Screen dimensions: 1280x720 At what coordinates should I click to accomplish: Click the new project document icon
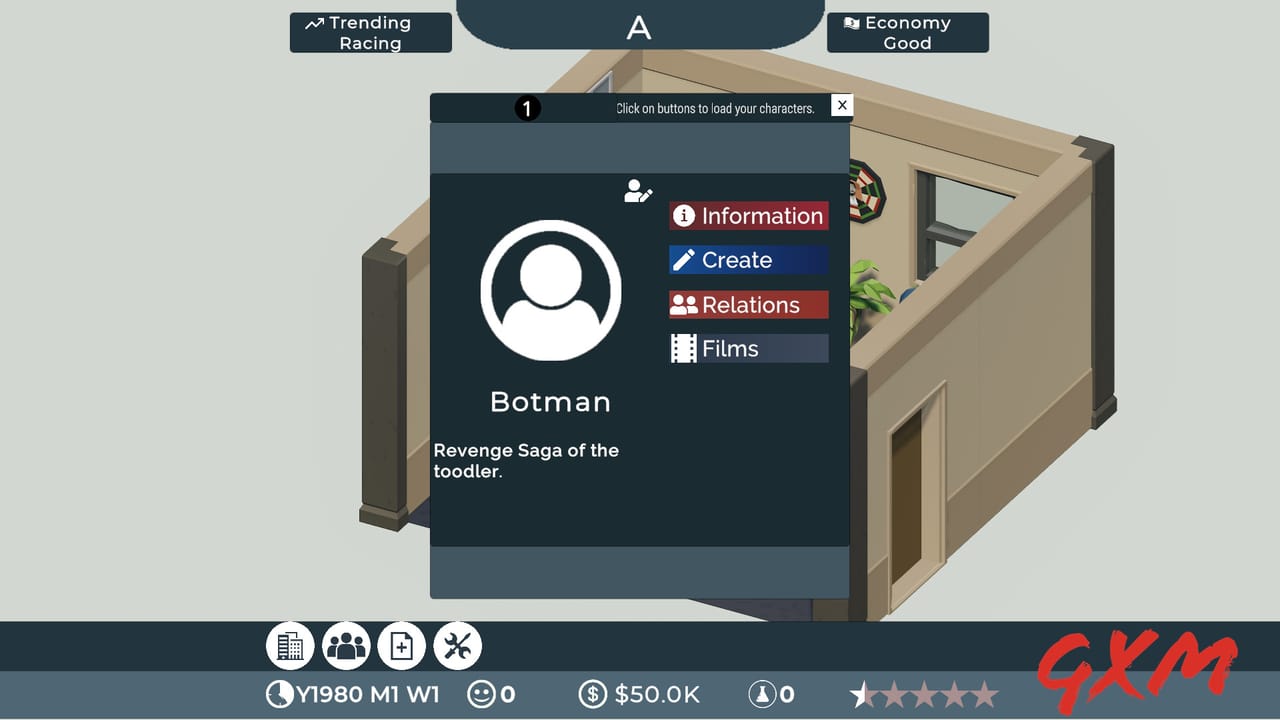[401, 645]
